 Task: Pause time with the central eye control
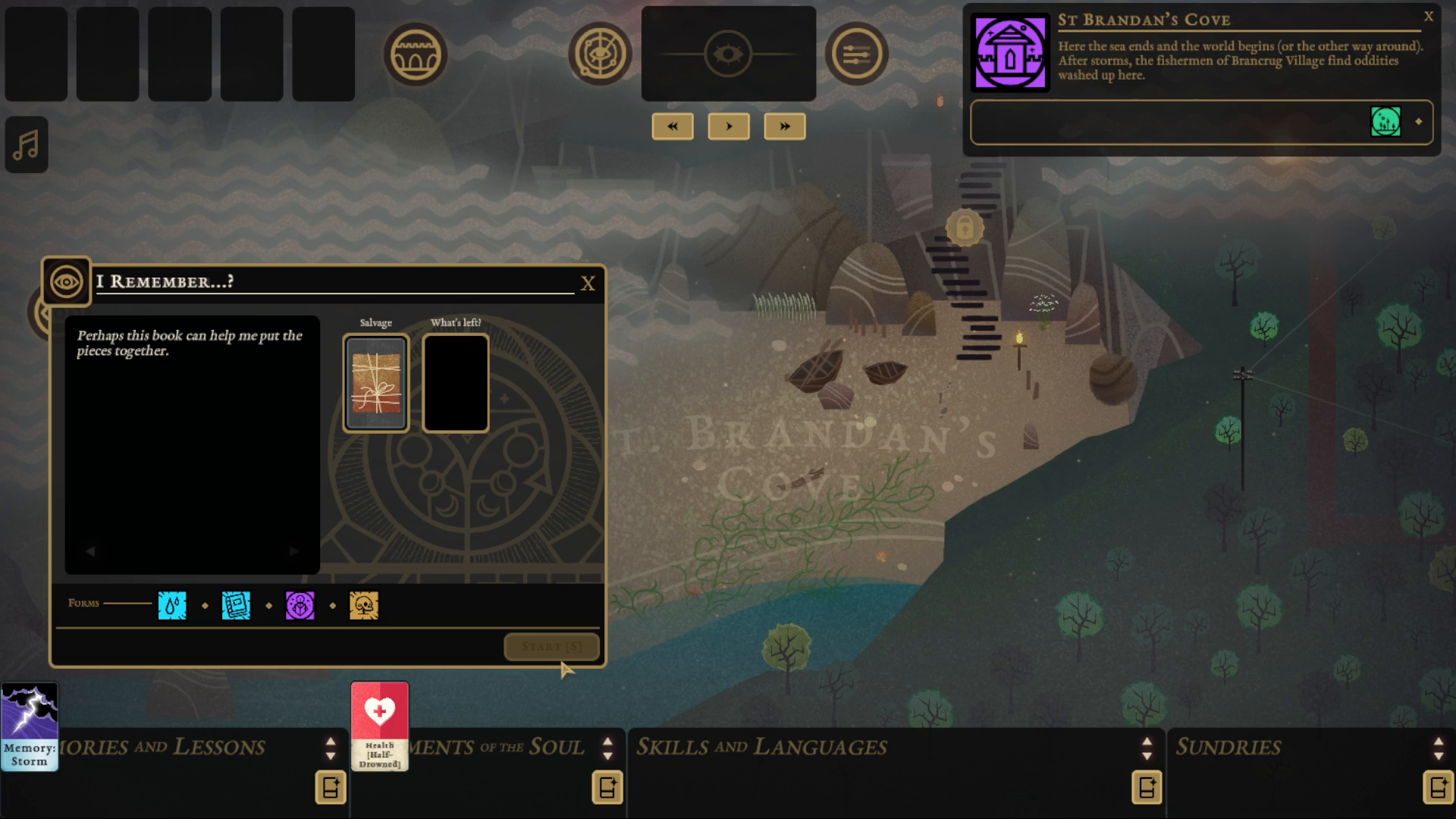point(728,53)
